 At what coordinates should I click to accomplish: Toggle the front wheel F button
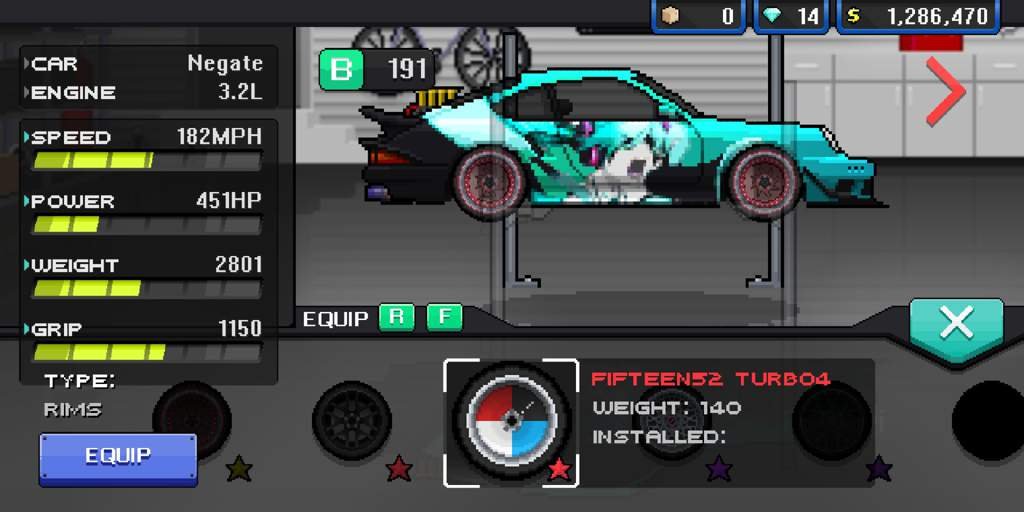click(444, 318)
